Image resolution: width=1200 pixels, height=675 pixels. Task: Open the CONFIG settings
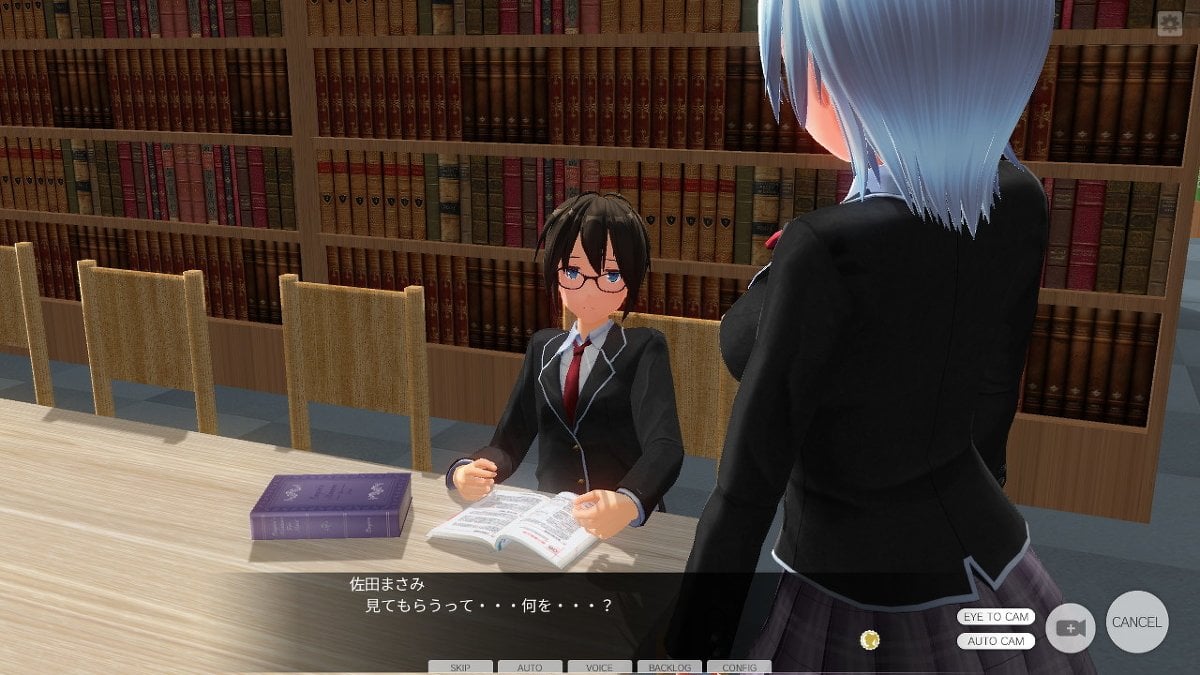pos(739,667)
